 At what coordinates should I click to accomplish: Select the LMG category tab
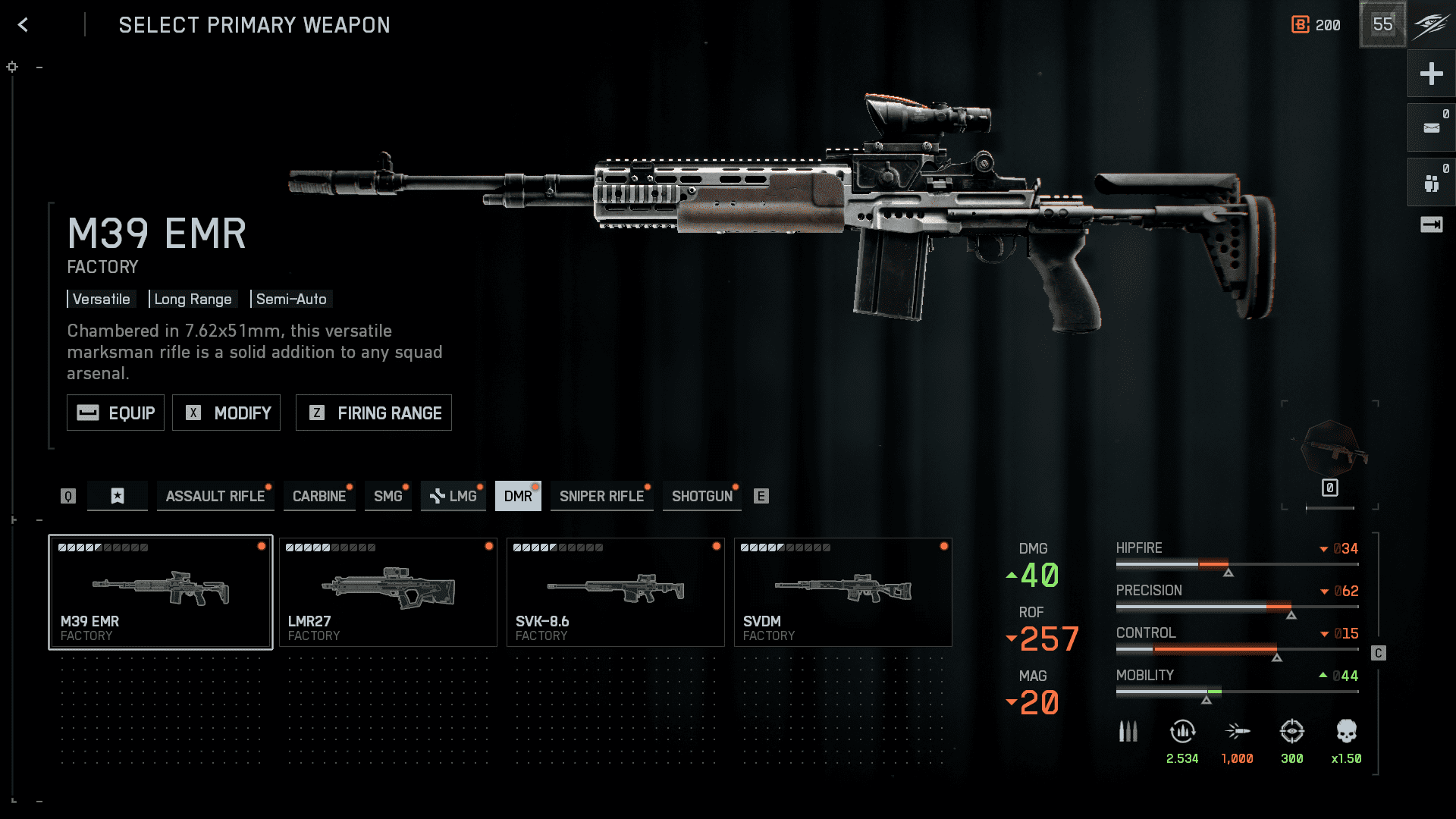[453, 496]
